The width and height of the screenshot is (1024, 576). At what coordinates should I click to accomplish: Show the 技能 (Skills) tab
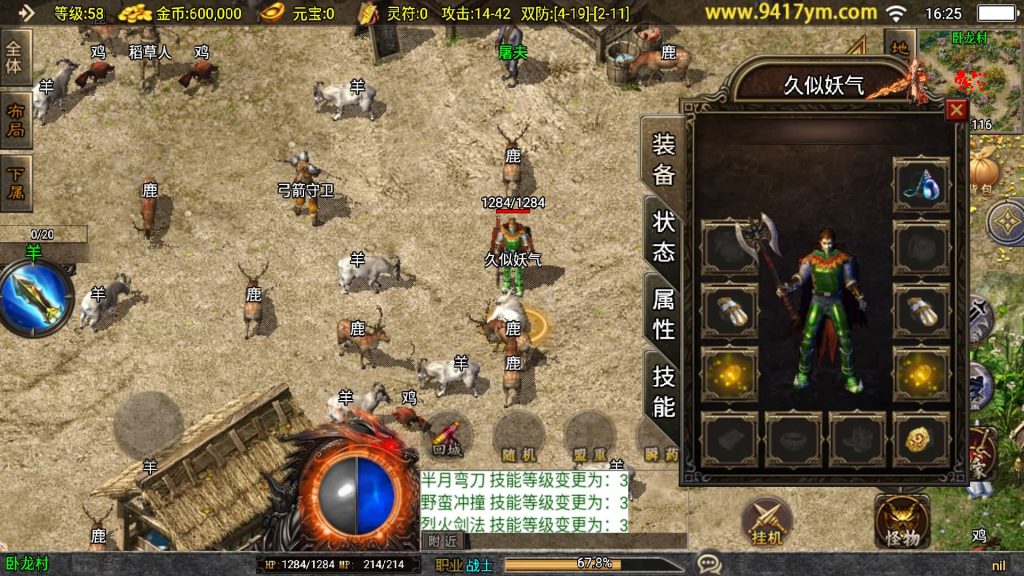pos(664,390)
